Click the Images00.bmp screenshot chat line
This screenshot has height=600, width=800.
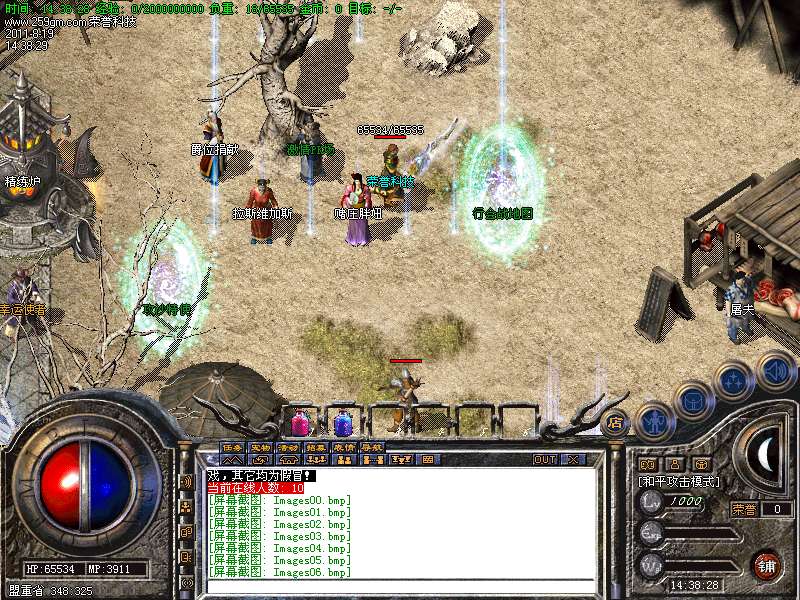[x=280, y=499]
